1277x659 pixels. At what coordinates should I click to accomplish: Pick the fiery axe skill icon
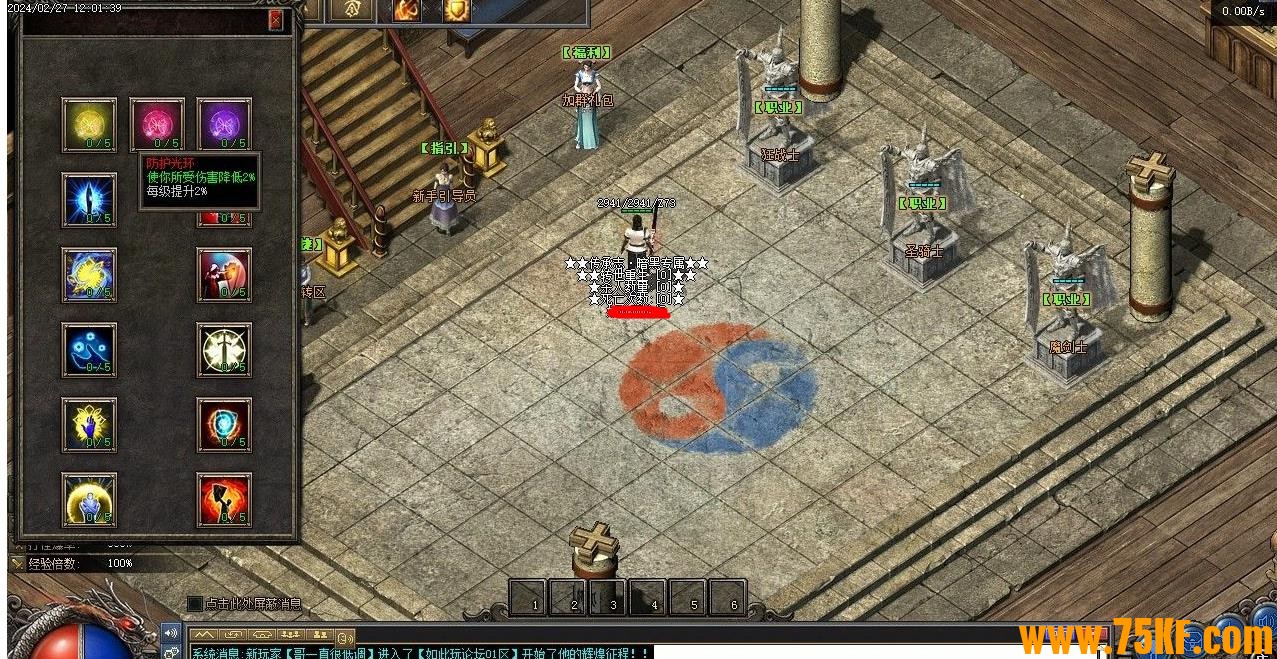pyautogui.click(x=224, y=499)
